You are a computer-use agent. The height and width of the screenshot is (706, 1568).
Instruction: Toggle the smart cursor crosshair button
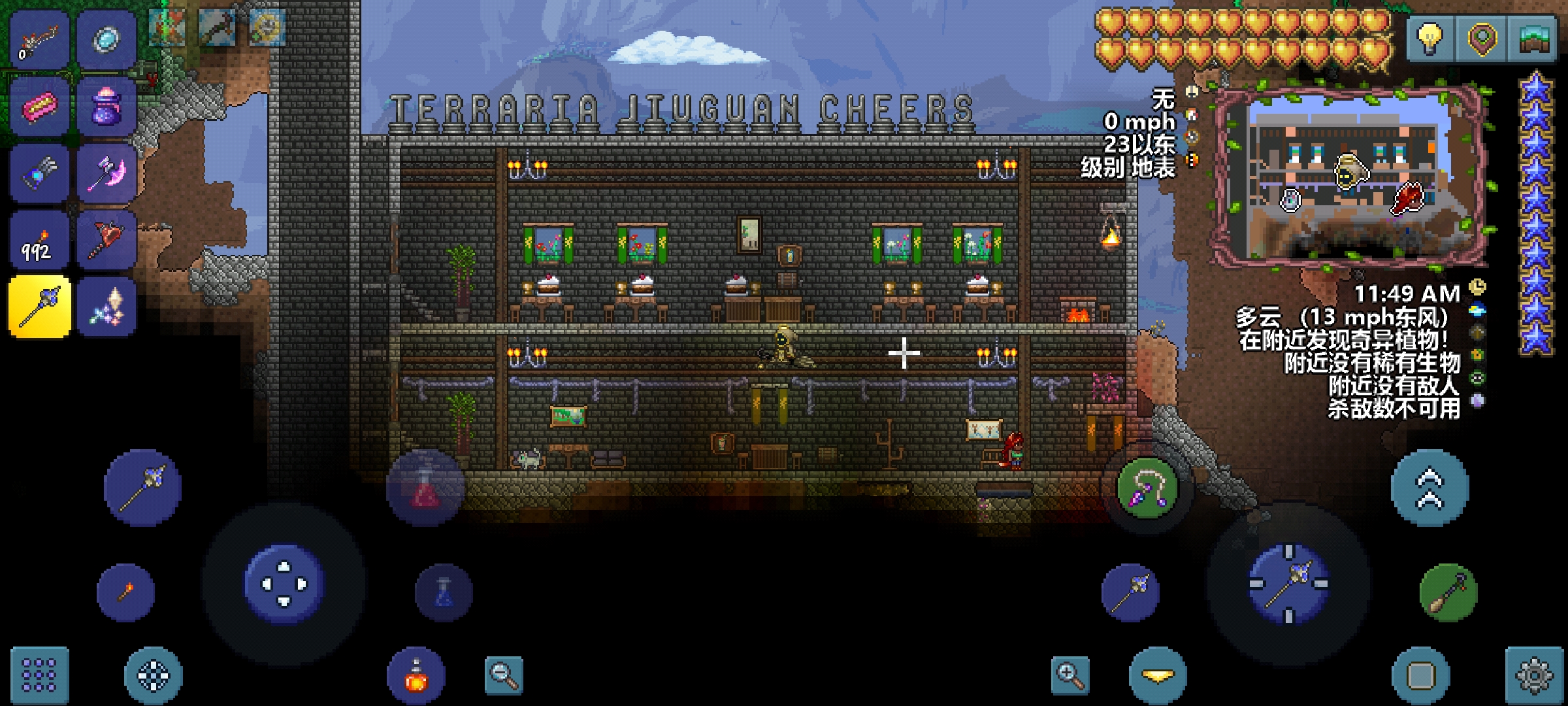tap(153, 676)
